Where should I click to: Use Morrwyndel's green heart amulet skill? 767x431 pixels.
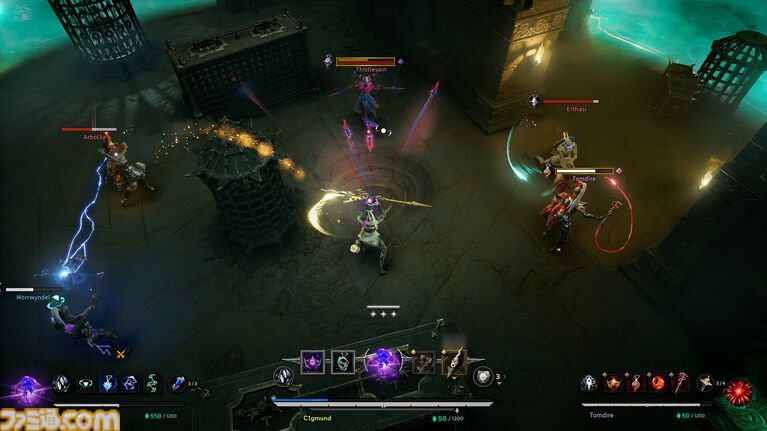85,383
